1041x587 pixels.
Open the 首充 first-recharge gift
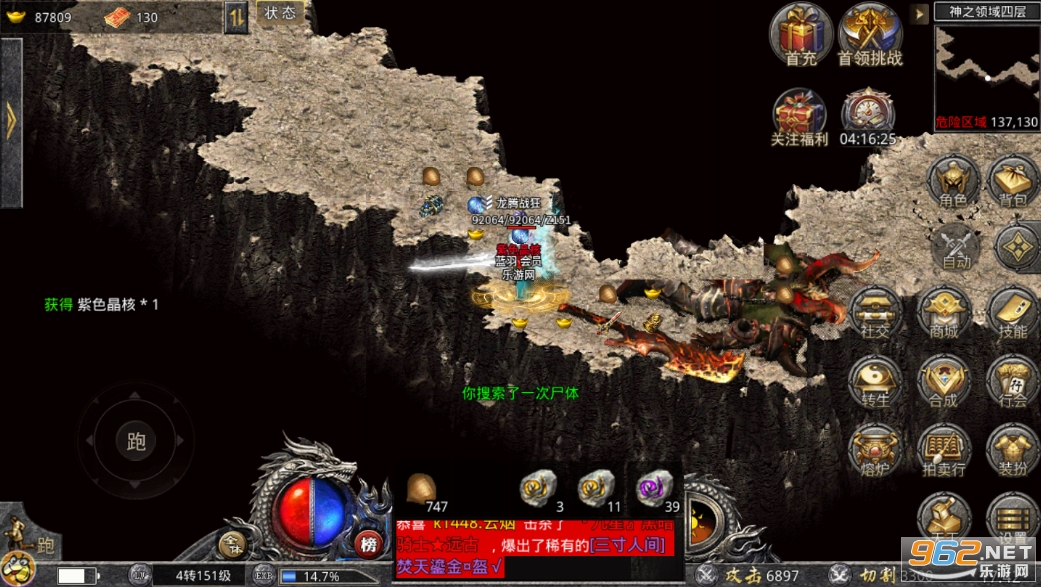(x=800, y=34)
